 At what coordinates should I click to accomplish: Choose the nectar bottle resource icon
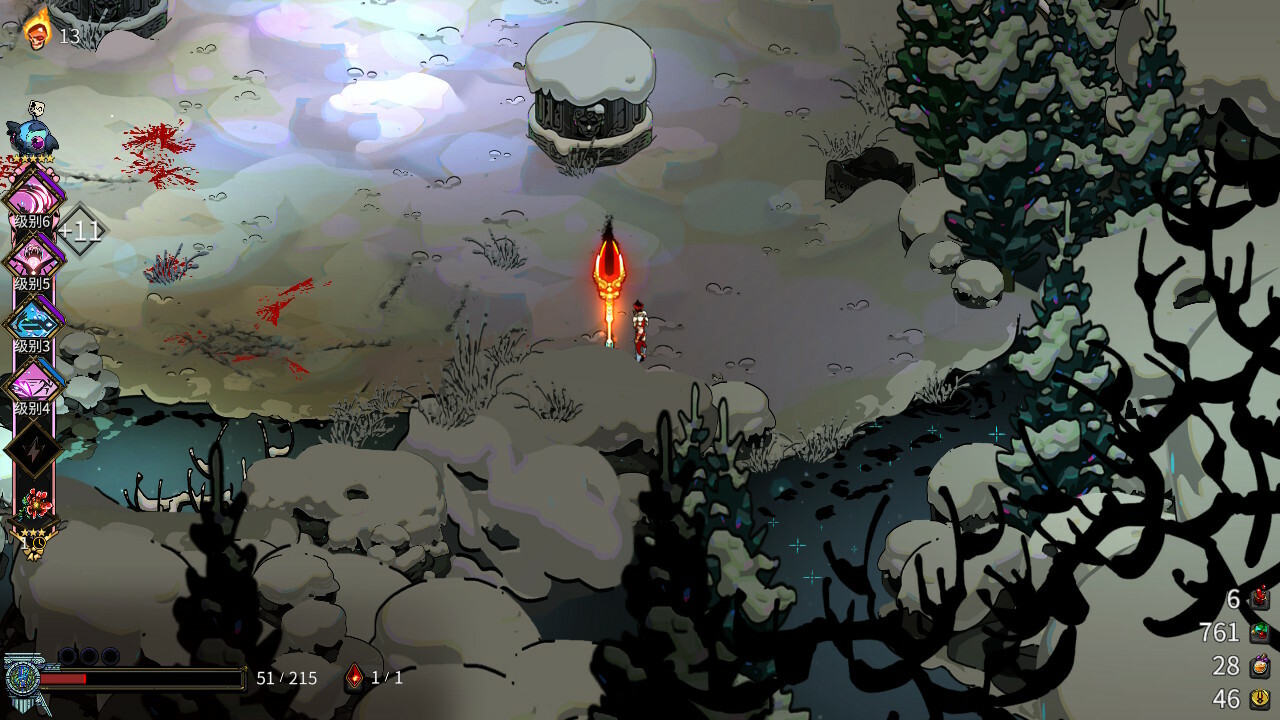click(x=1260, y=666)
